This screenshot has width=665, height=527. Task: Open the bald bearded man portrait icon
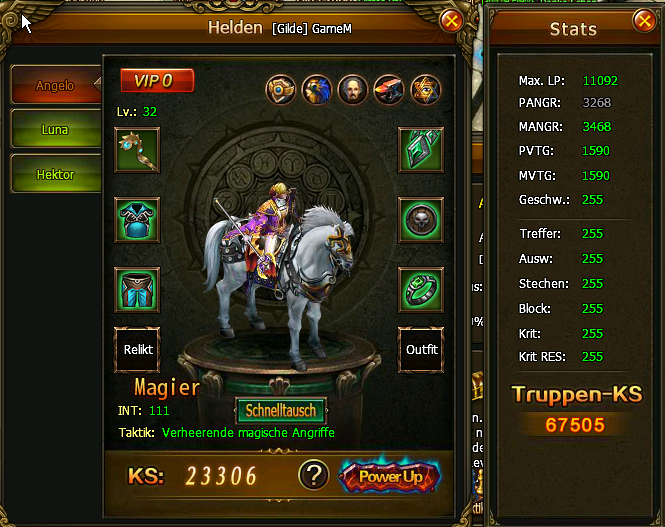click(x=353, y=90)
